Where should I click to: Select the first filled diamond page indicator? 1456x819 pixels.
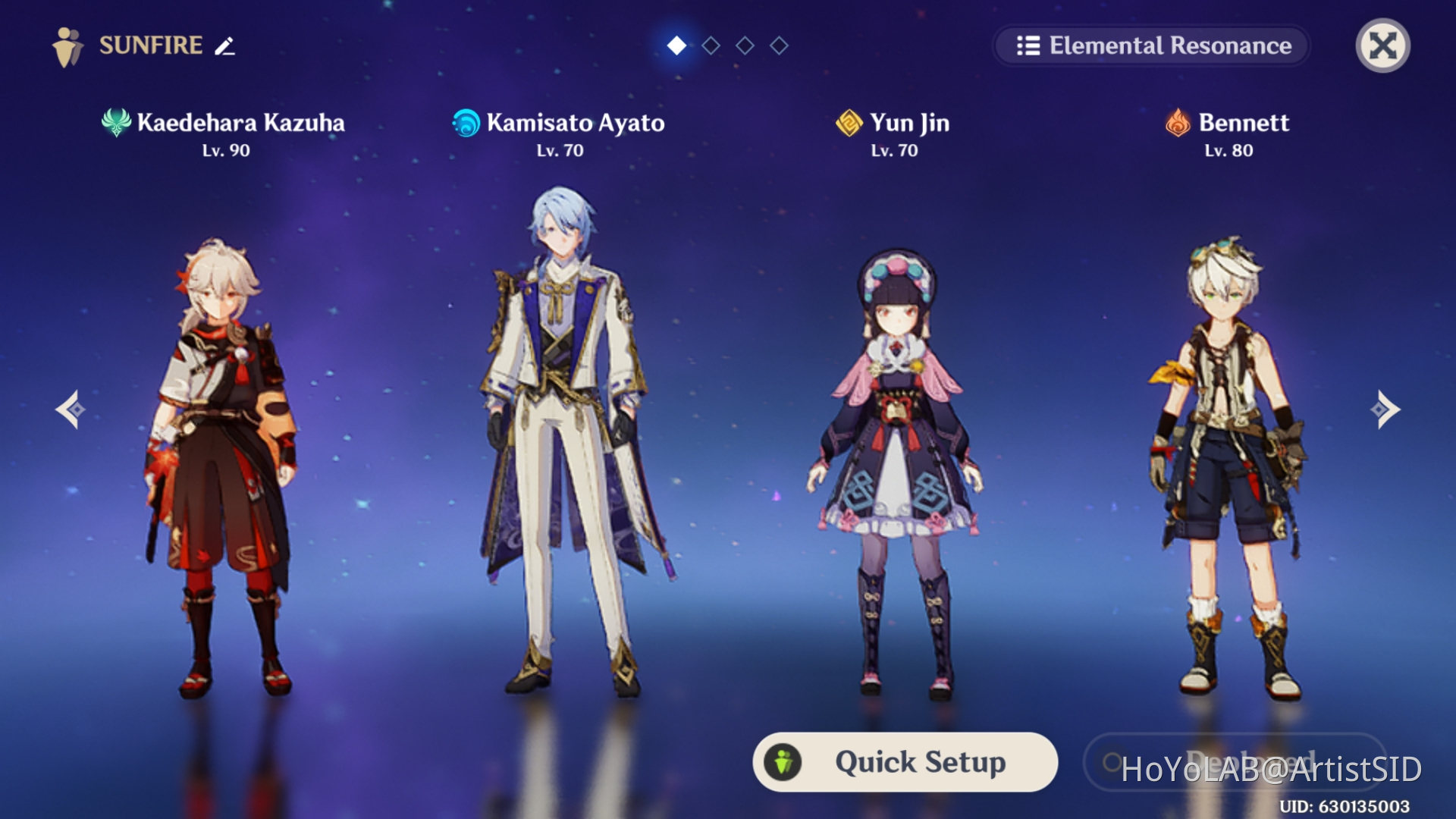coord(677,46)
